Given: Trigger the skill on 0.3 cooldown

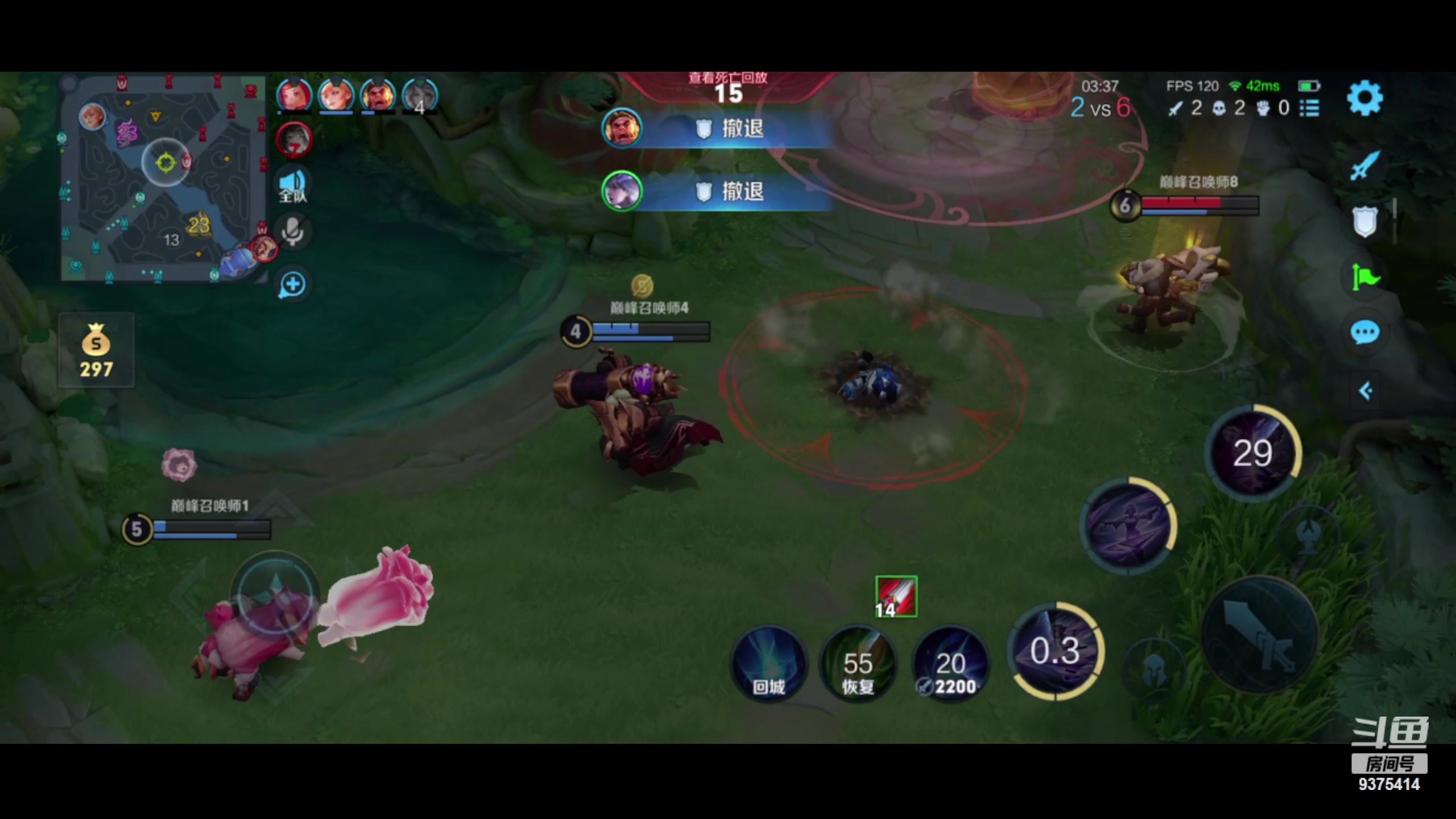Looking at the screenshot, I should pos(1056,651).
